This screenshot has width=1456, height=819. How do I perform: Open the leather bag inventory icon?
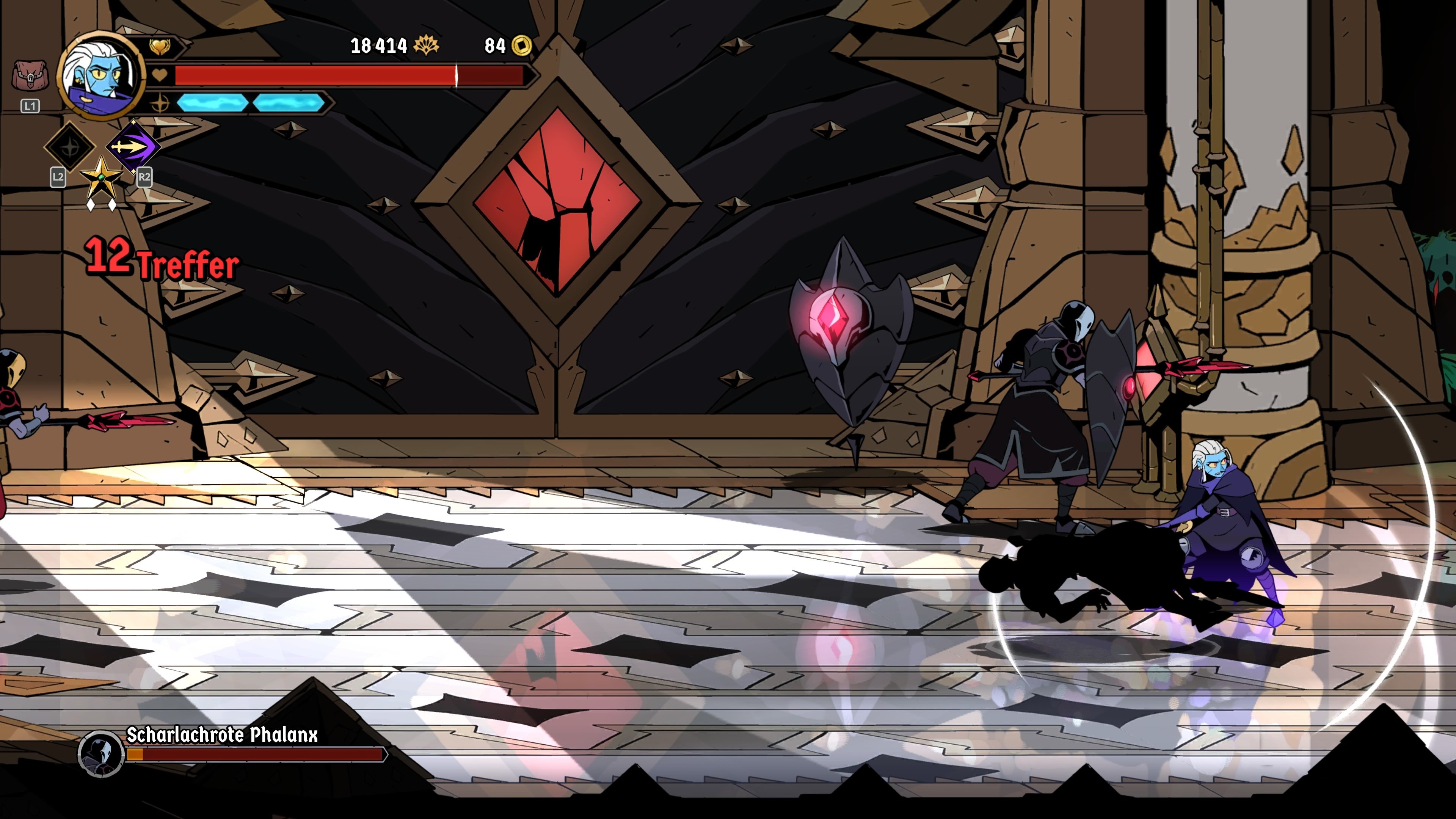pos(30,76)
